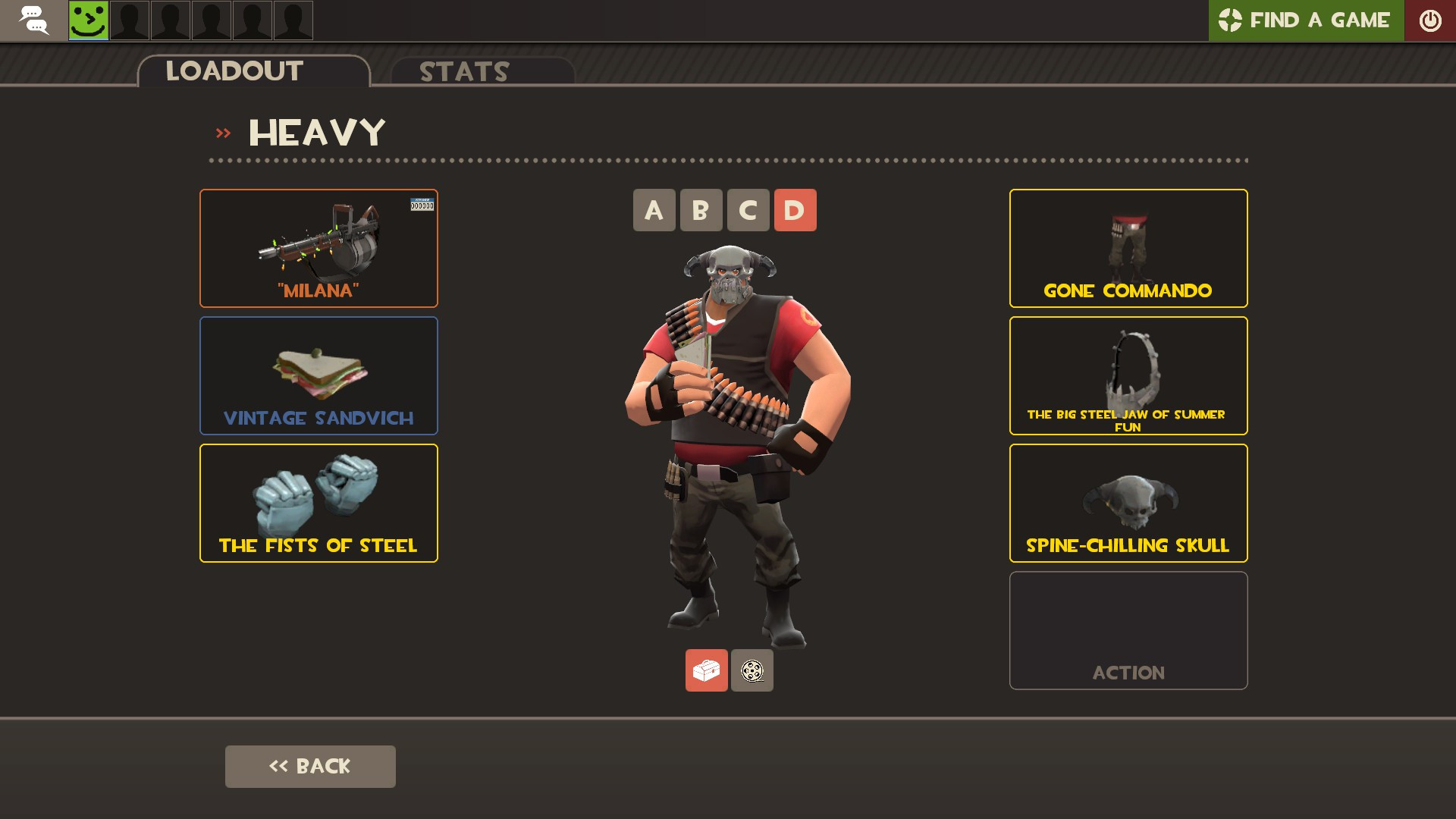Activate loadout preset C
The image size is (1456, 819).
click(x=747, y=210)
